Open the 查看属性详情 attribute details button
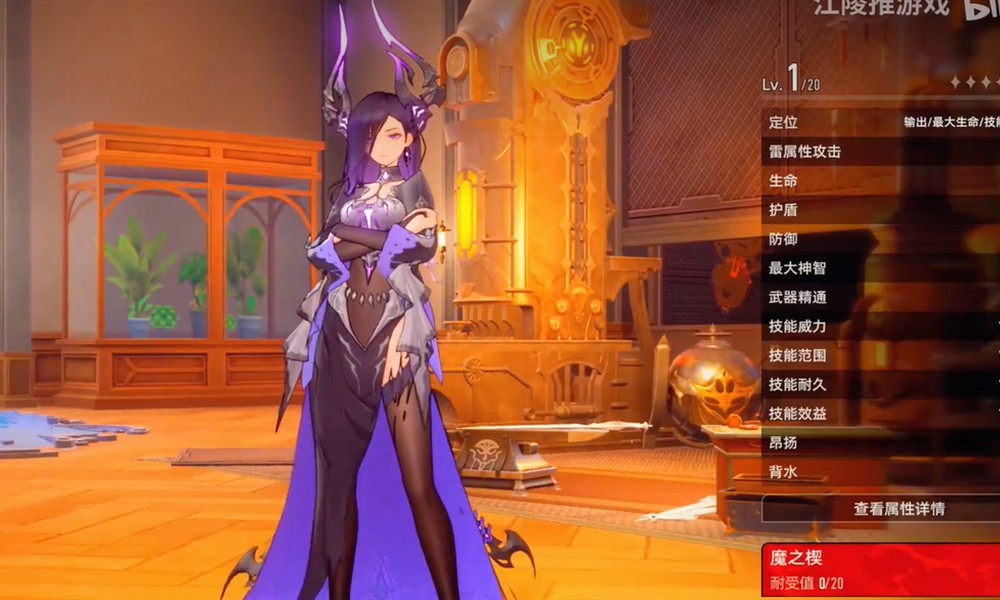Viewport: 1000px width, 600px height. [897, 509]
